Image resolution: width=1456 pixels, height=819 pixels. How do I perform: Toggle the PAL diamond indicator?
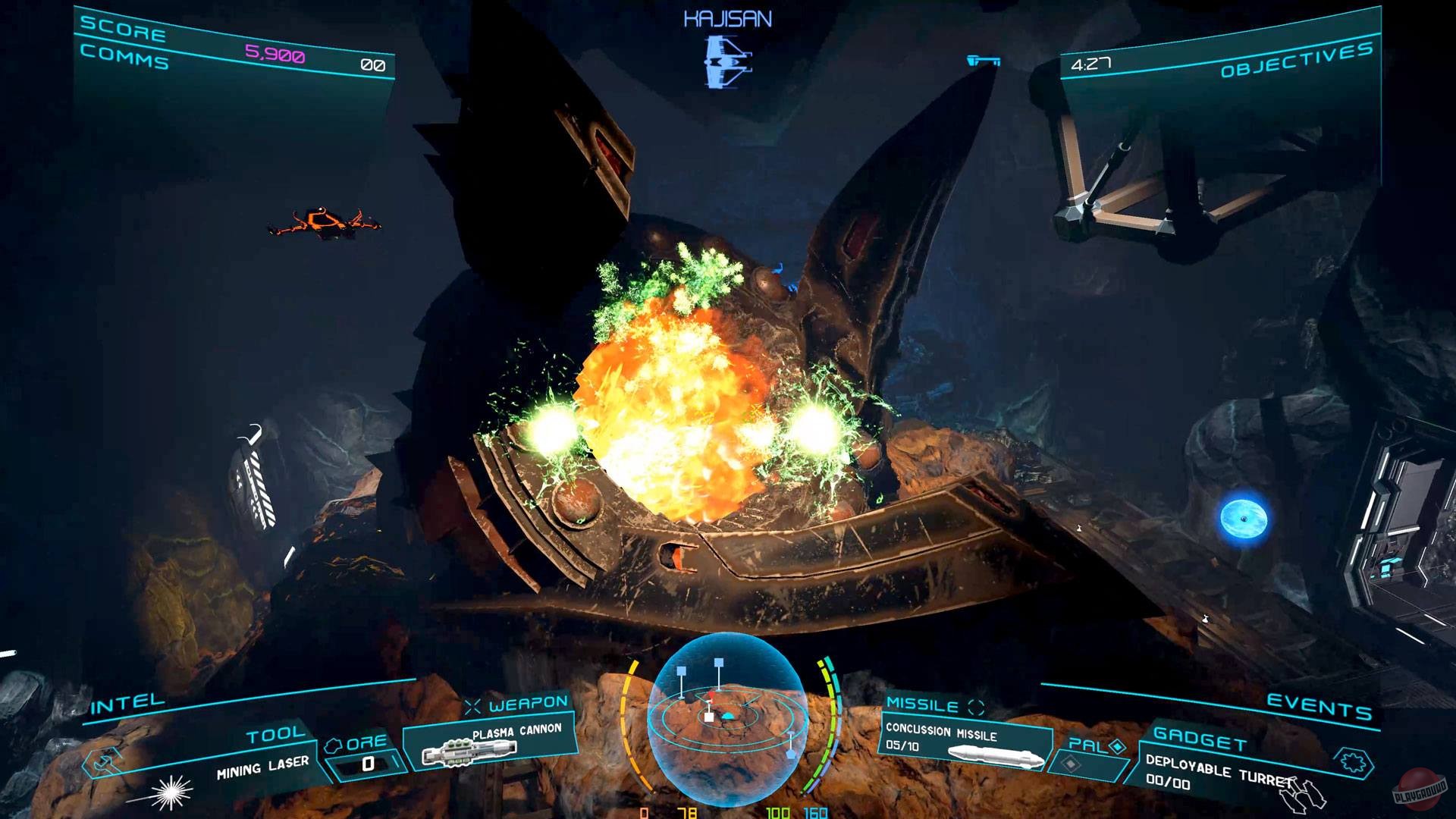tap(1117, 746)
